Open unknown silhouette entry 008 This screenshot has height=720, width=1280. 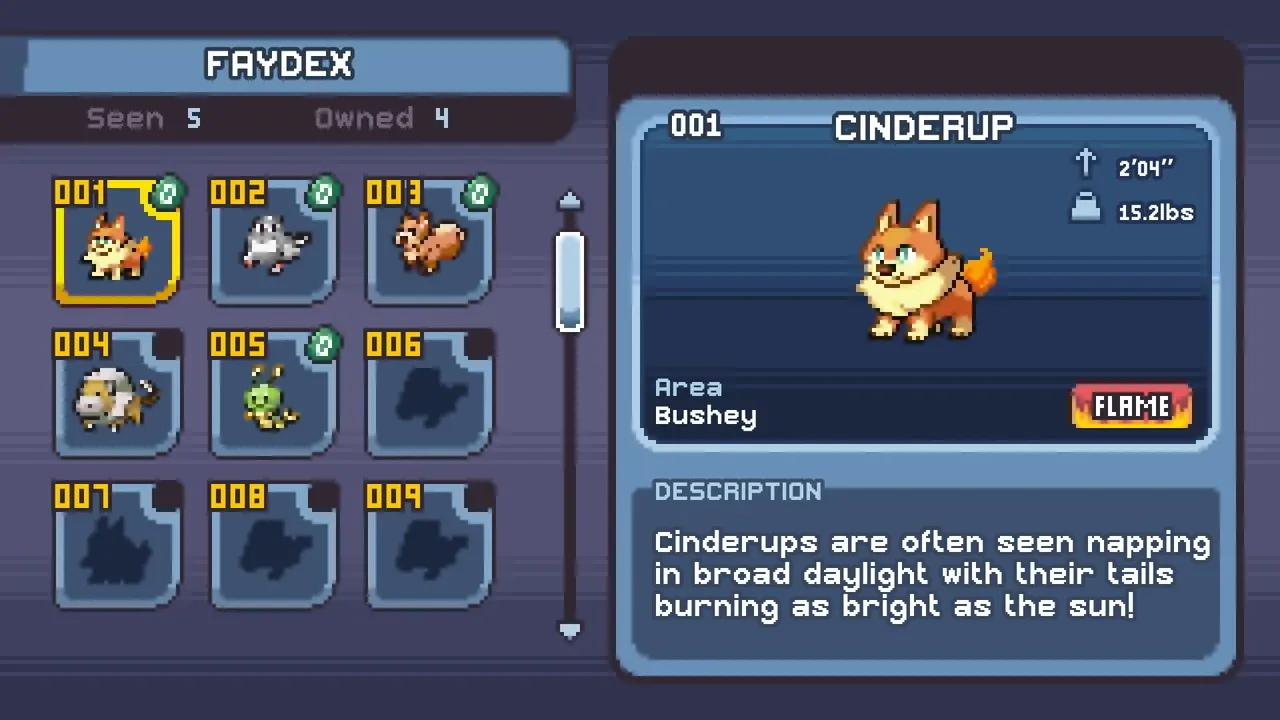click(273, 547)
